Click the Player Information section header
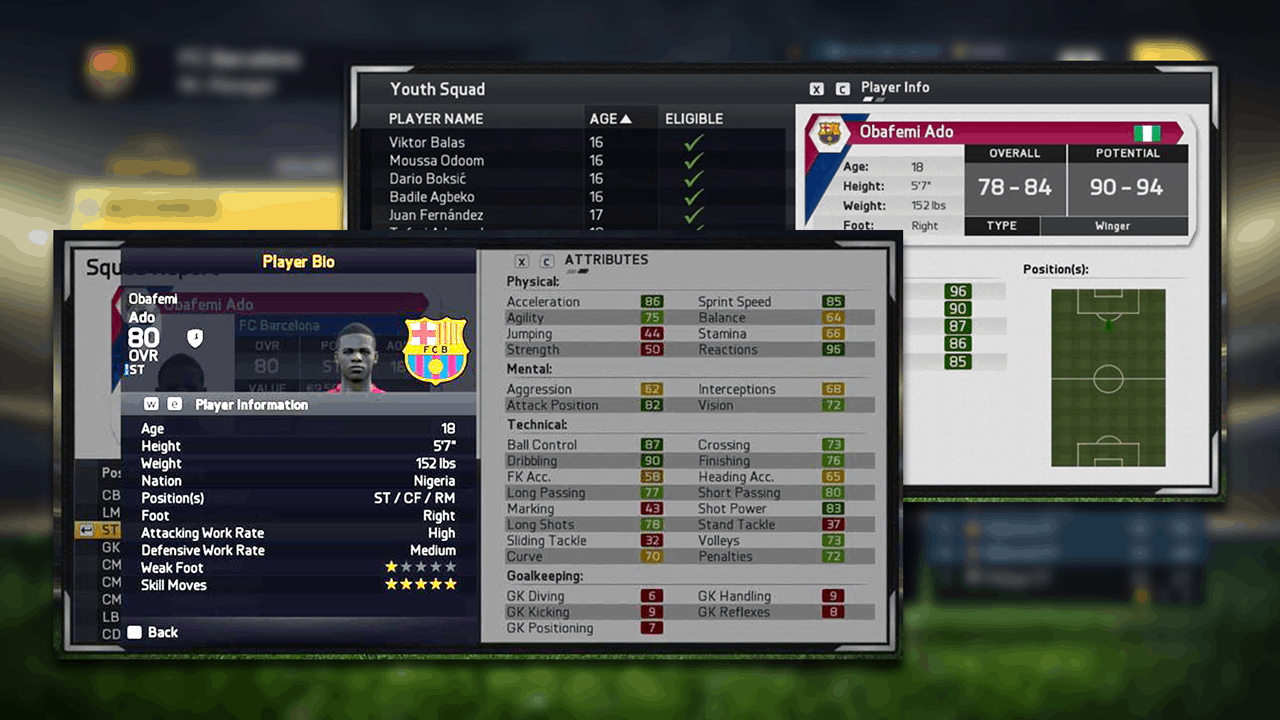 tap(251, 405)
